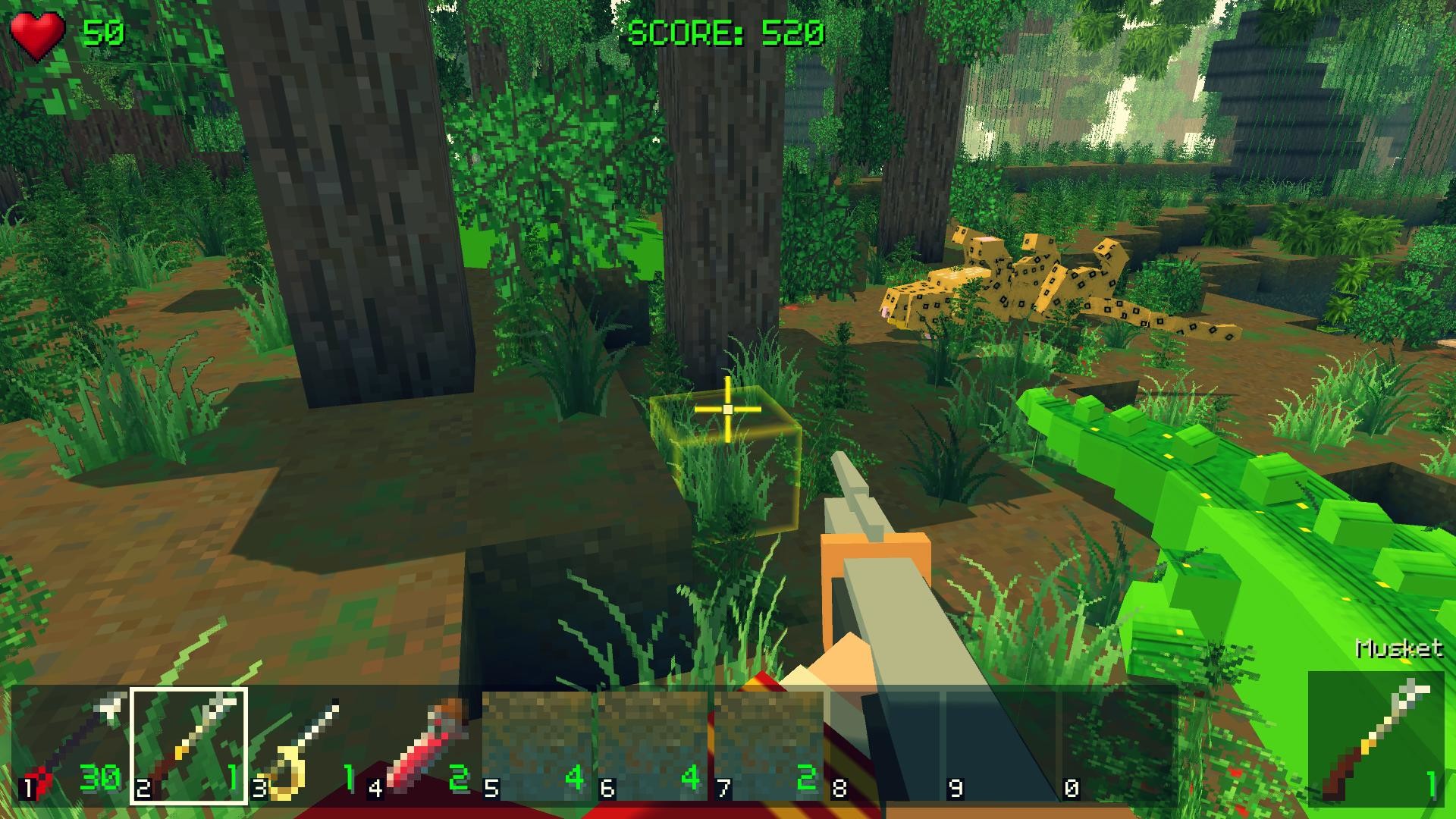This screenshot has width=1456, height=819.
Task: Click the crosshair reticle
Action: (x=727, y=409)
